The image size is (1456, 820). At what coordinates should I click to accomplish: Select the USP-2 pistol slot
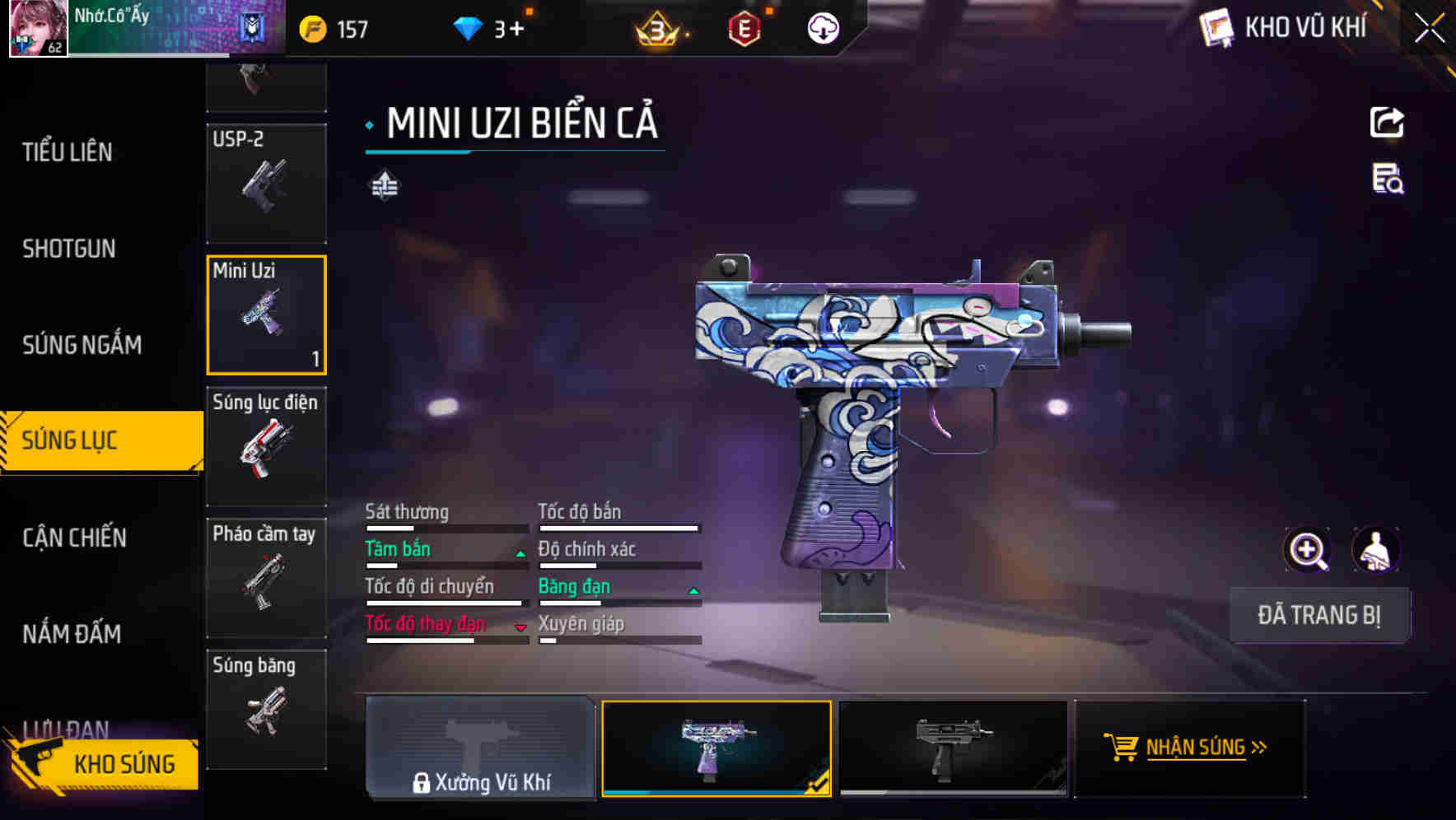(x=266, y=183)
